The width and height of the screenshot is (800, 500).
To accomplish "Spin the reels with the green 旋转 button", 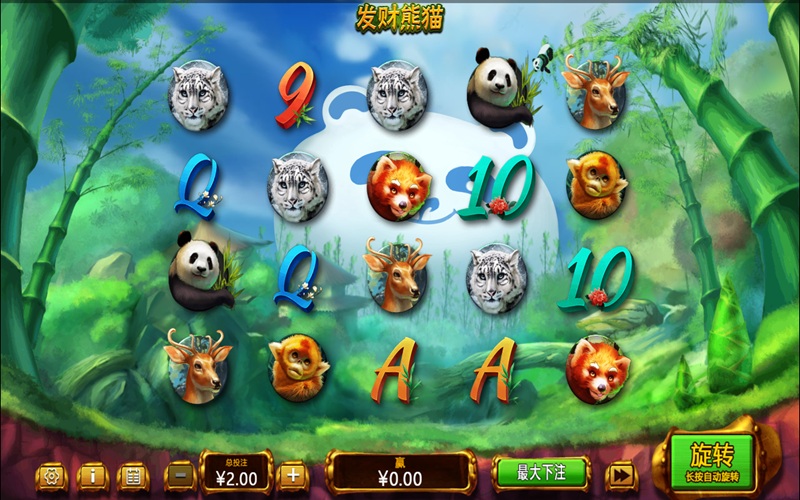I will point(712,462).
